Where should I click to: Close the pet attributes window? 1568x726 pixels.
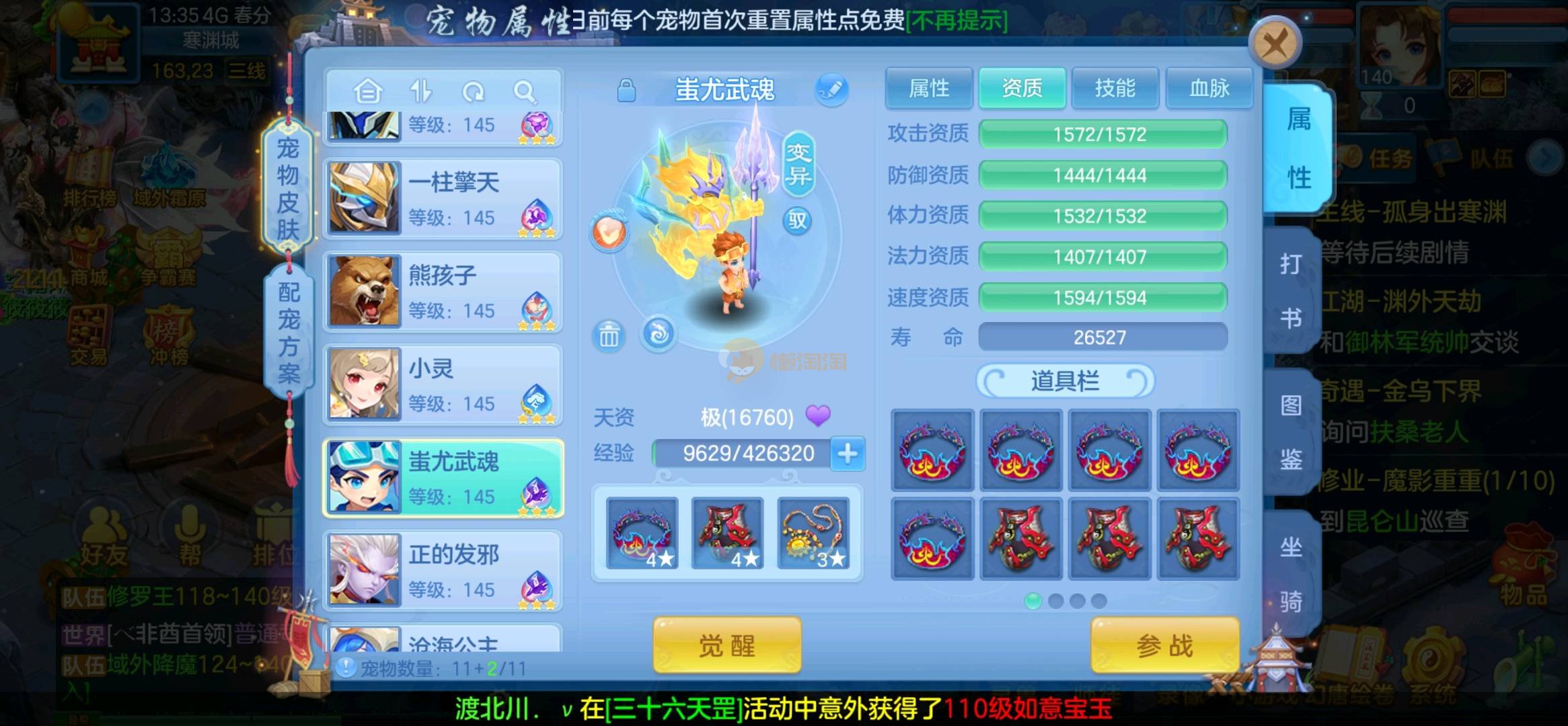coord(1275,45)
